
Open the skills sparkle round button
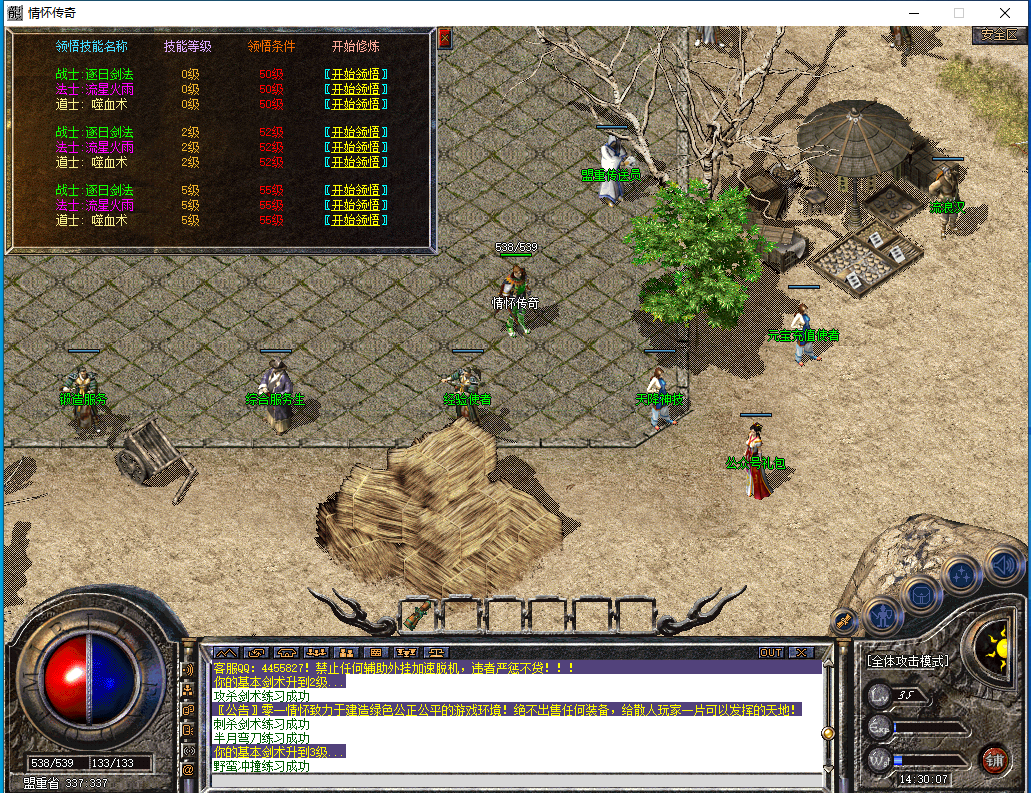(962, 574)
